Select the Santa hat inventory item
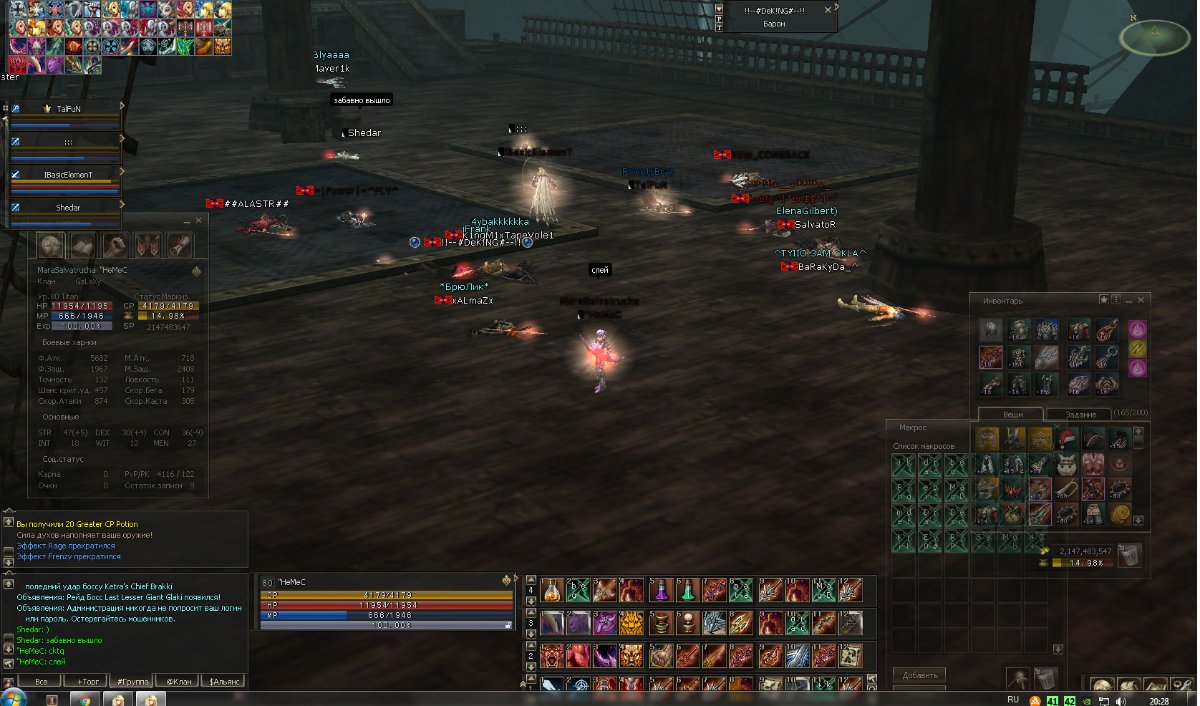Image resolution: width=1200 pixels, height=706 pixels. [x=1066, y=437]
